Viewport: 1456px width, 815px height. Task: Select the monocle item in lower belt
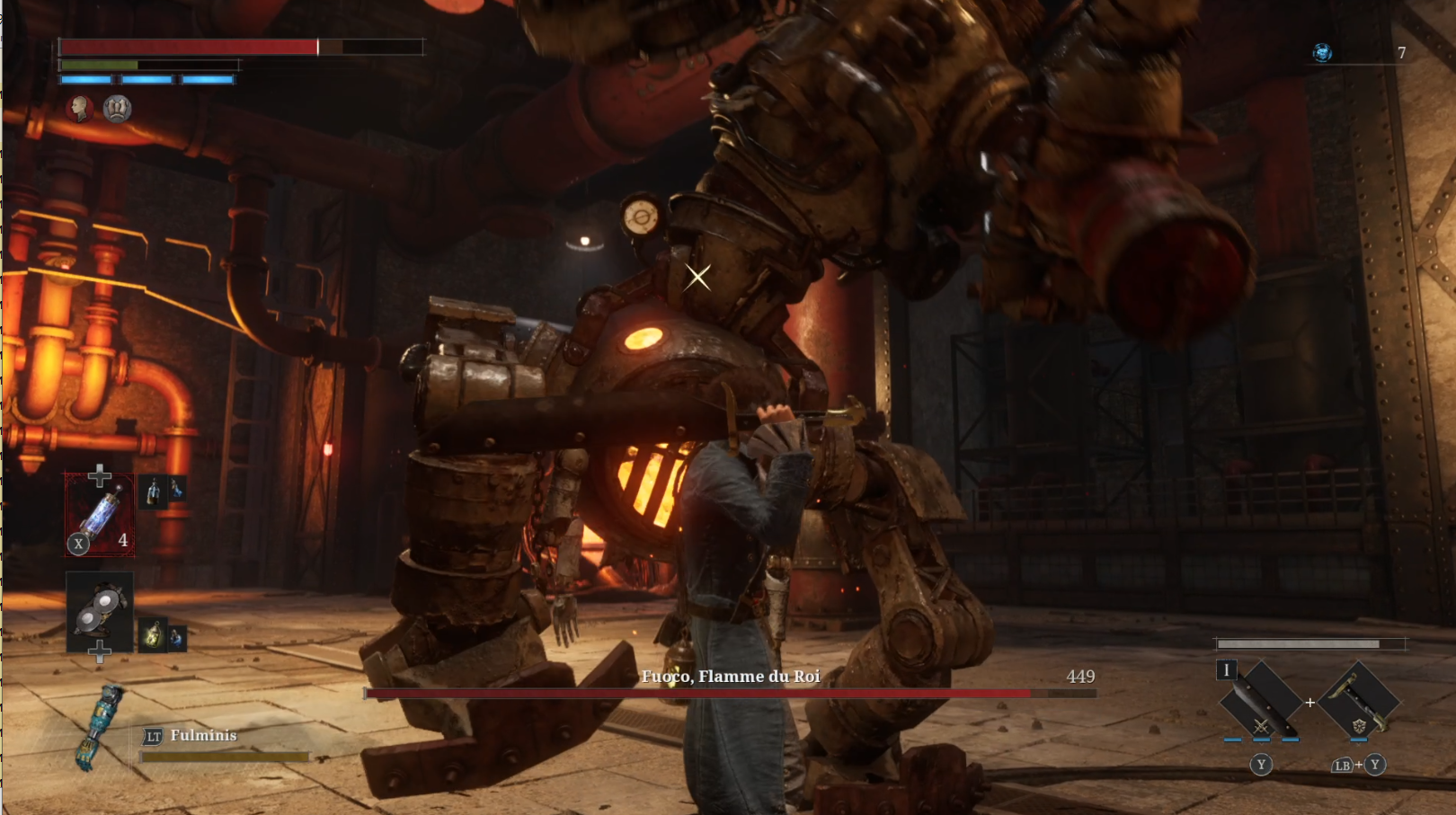tap(100, 610)
